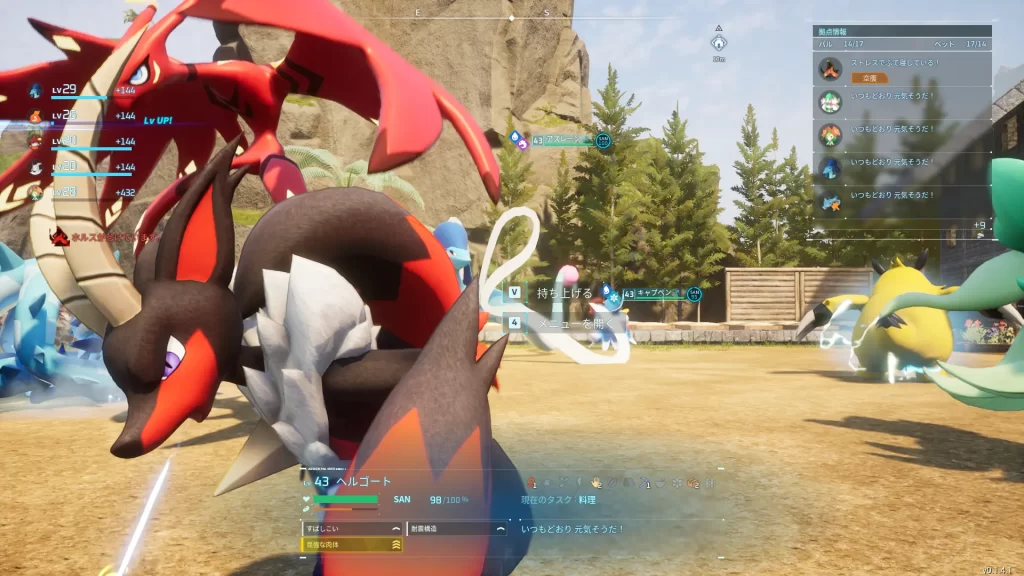Click the home base marker icon on the compass
The width and height of the screenshot is (1024, 576).
pos(718,43)
